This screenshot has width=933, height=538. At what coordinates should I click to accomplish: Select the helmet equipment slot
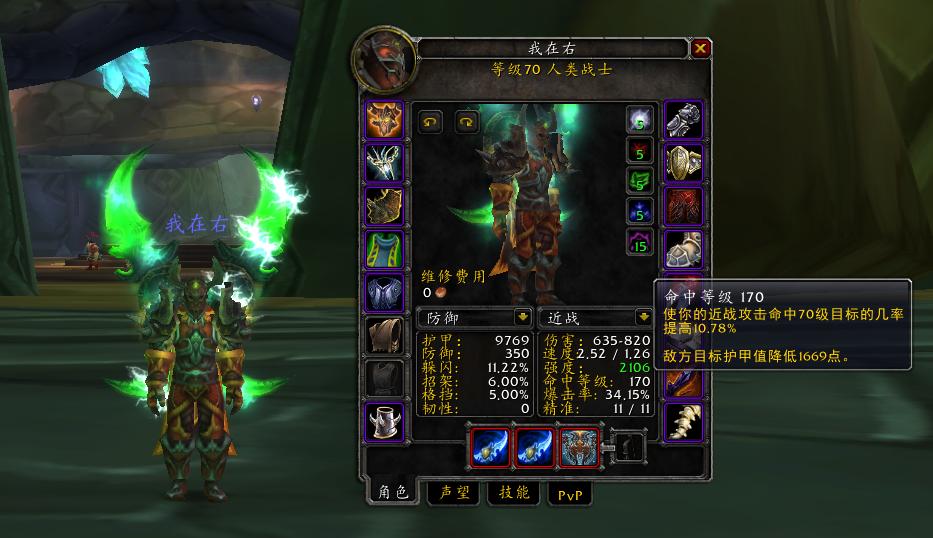pyautogui.click(x=385, y=120)
